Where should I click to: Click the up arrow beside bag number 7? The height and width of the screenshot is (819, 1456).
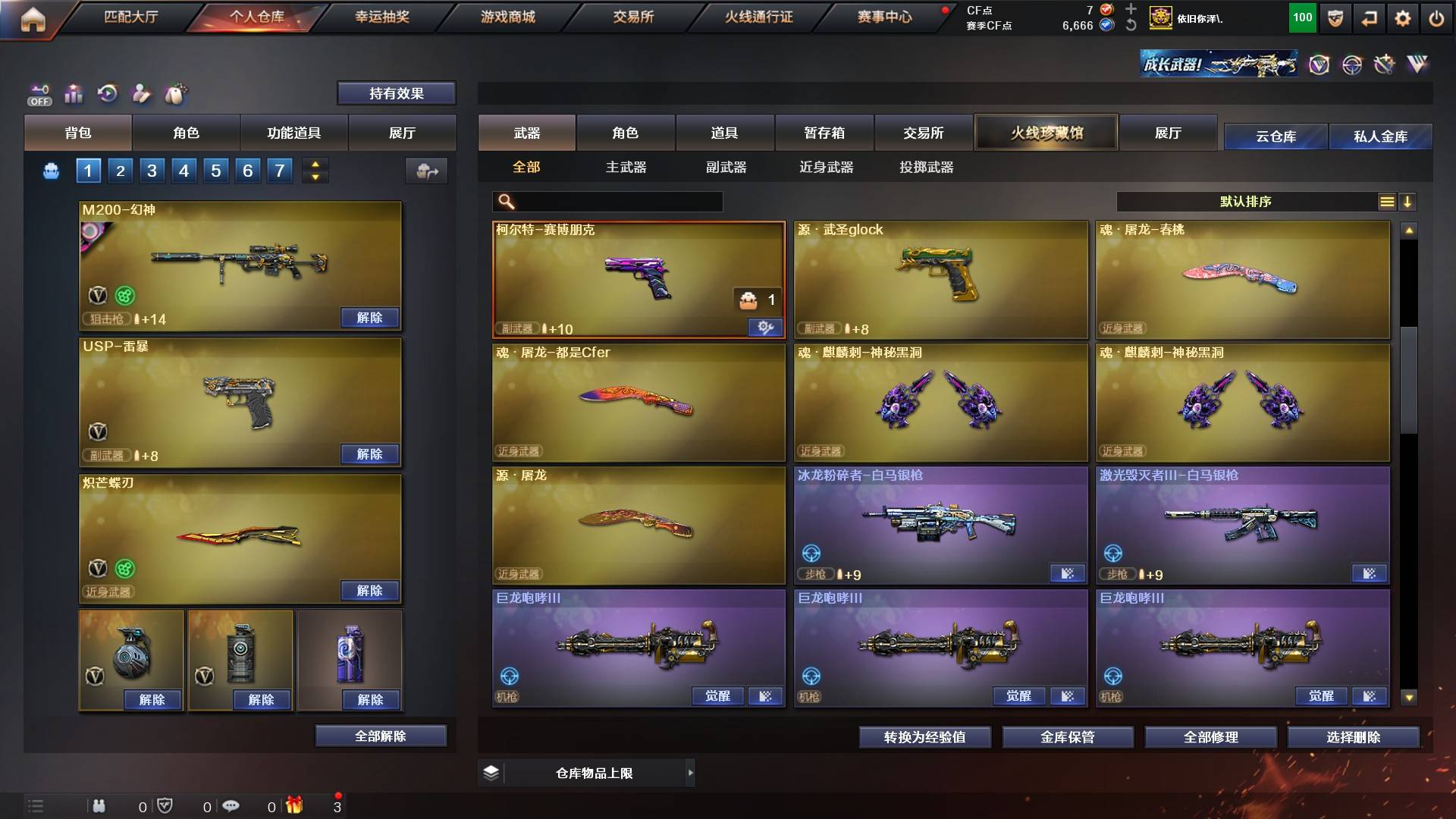point(315,165)
